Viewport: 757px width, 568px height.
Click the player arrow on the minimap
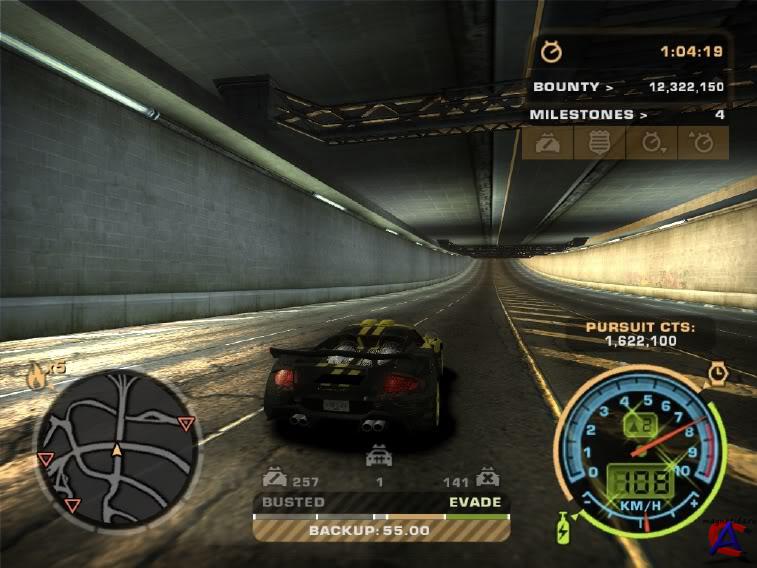pyautogui.click(x=117, y=449)
